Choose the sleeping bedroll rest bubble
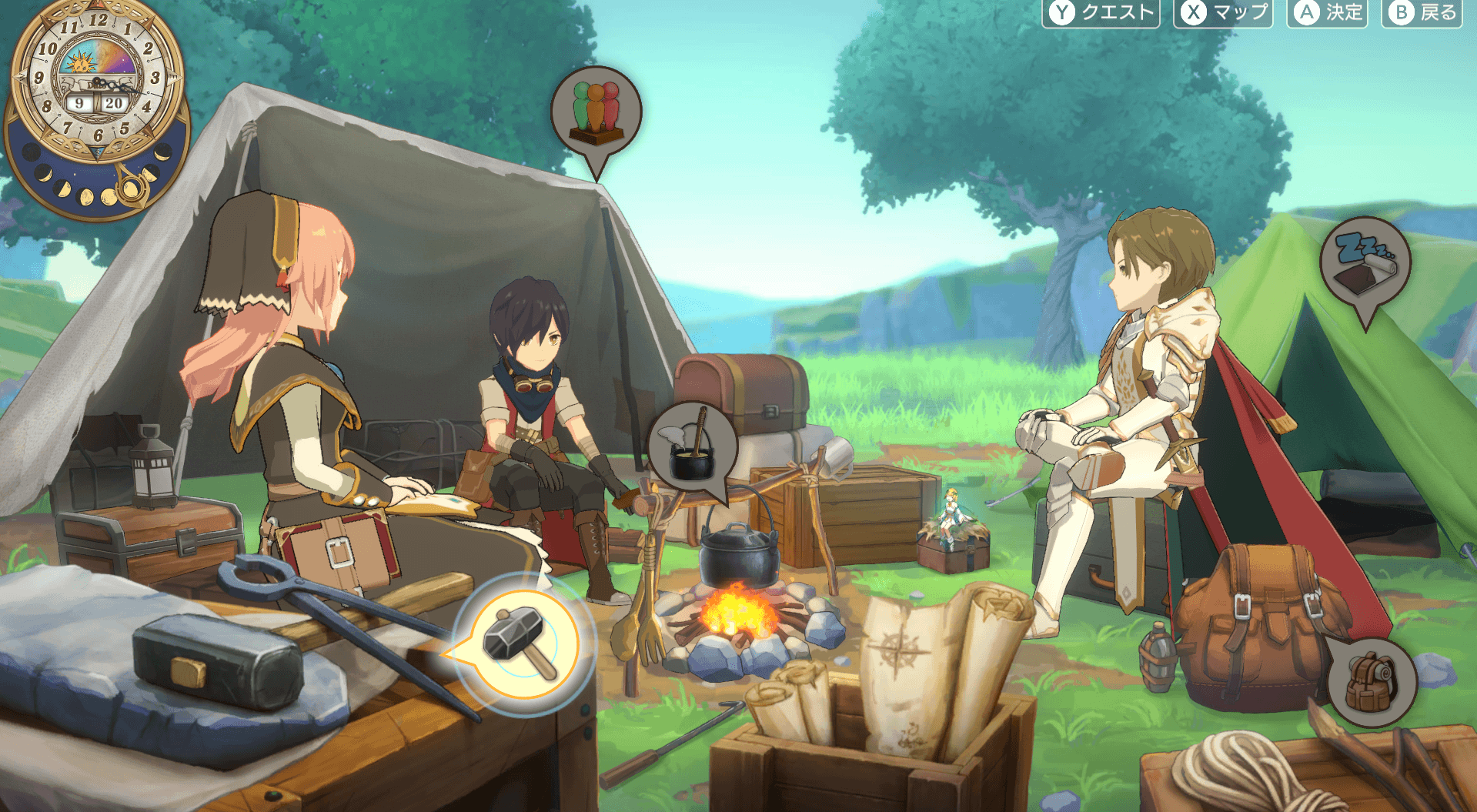 [1365, 263]
